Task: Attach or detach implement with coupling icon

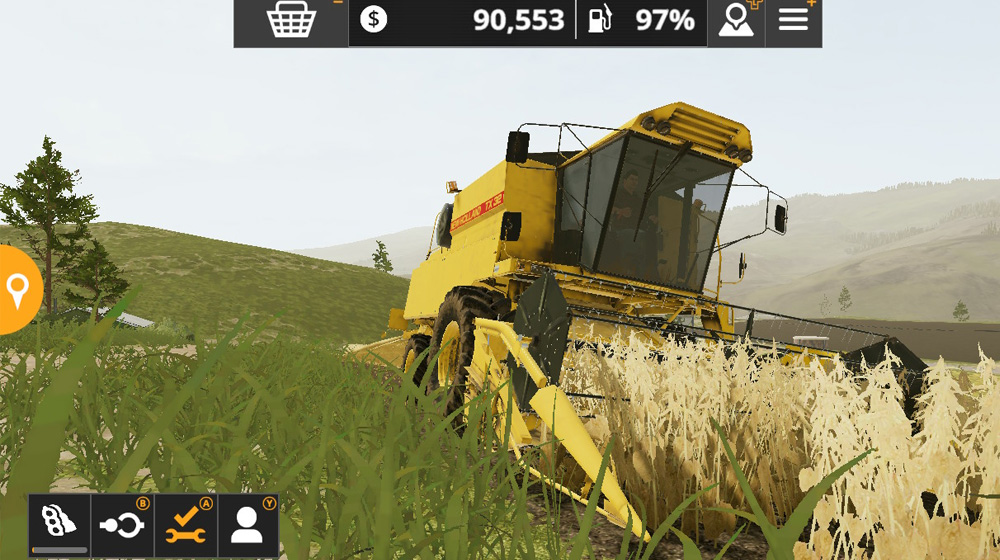Action: pyautogui.click(x=122, y=524)
